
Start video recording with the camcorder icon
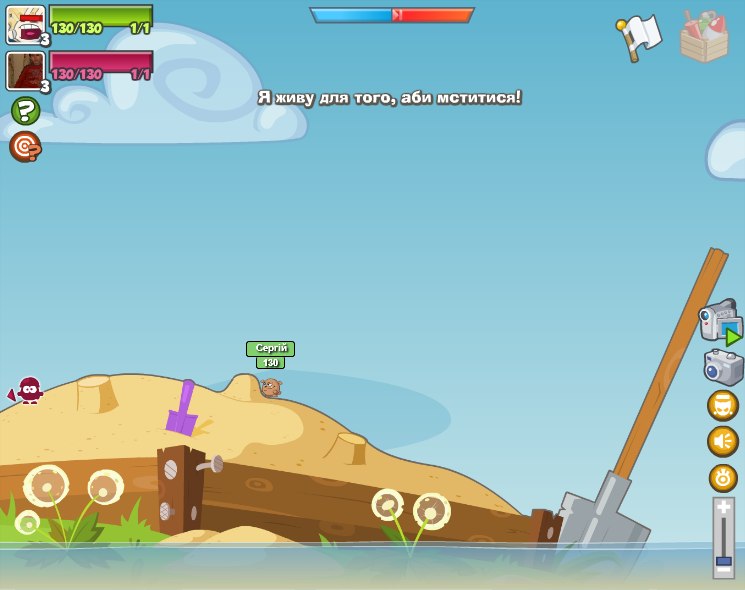720,323
